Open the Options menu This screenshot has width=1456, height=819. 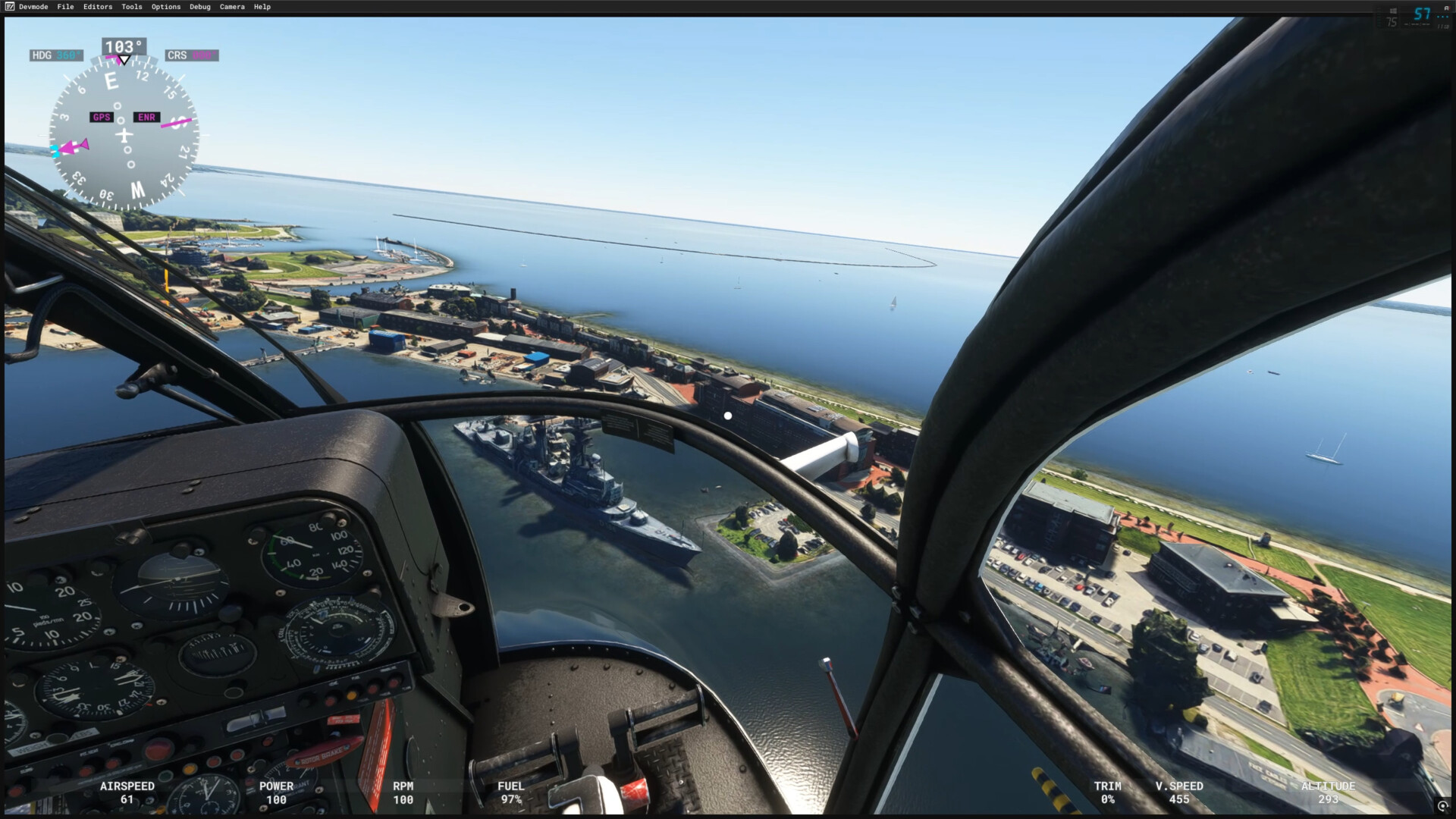(166, 7)
